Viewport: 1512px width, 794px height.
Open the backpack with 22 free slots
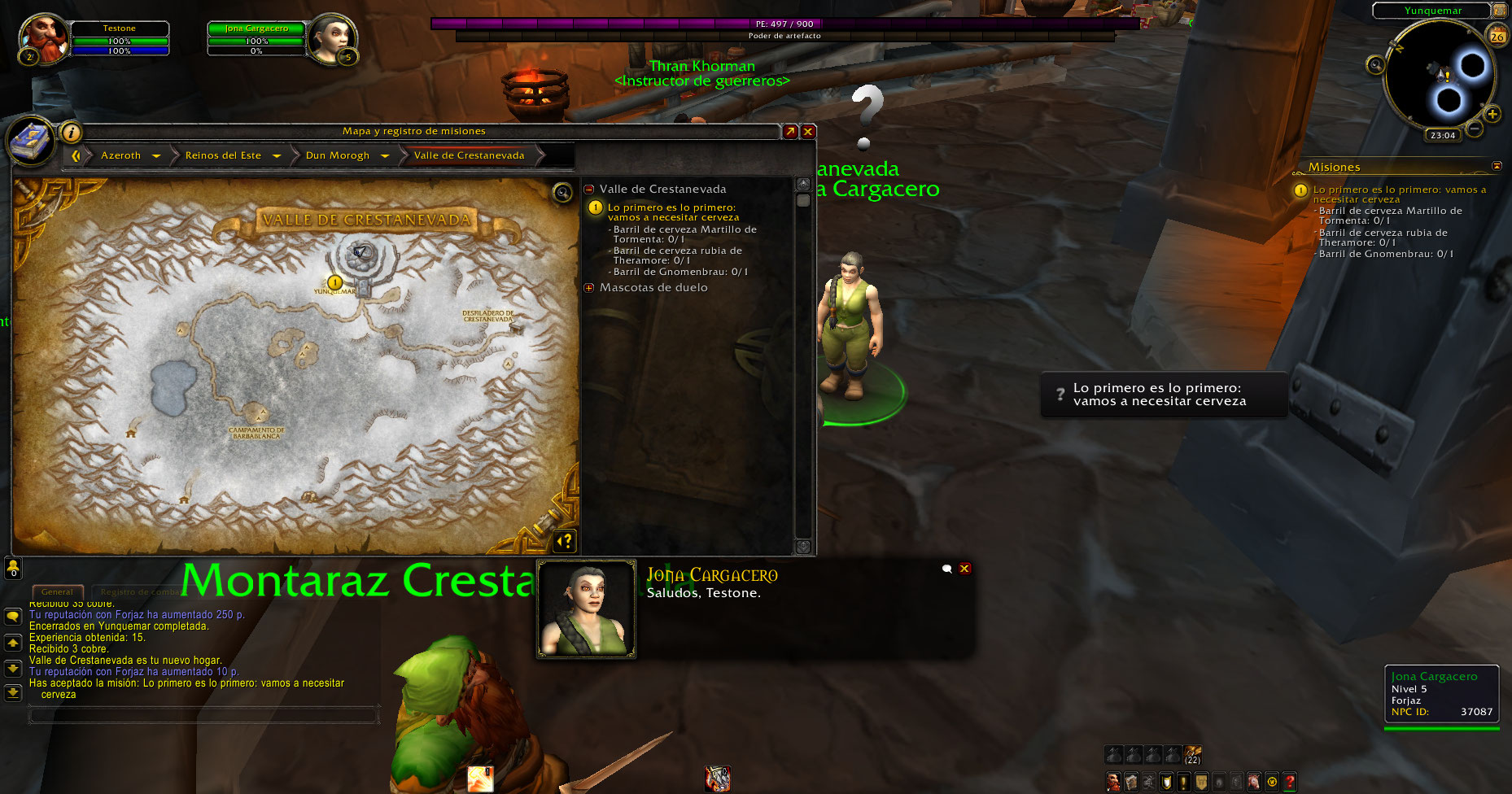coord(1192,754)
